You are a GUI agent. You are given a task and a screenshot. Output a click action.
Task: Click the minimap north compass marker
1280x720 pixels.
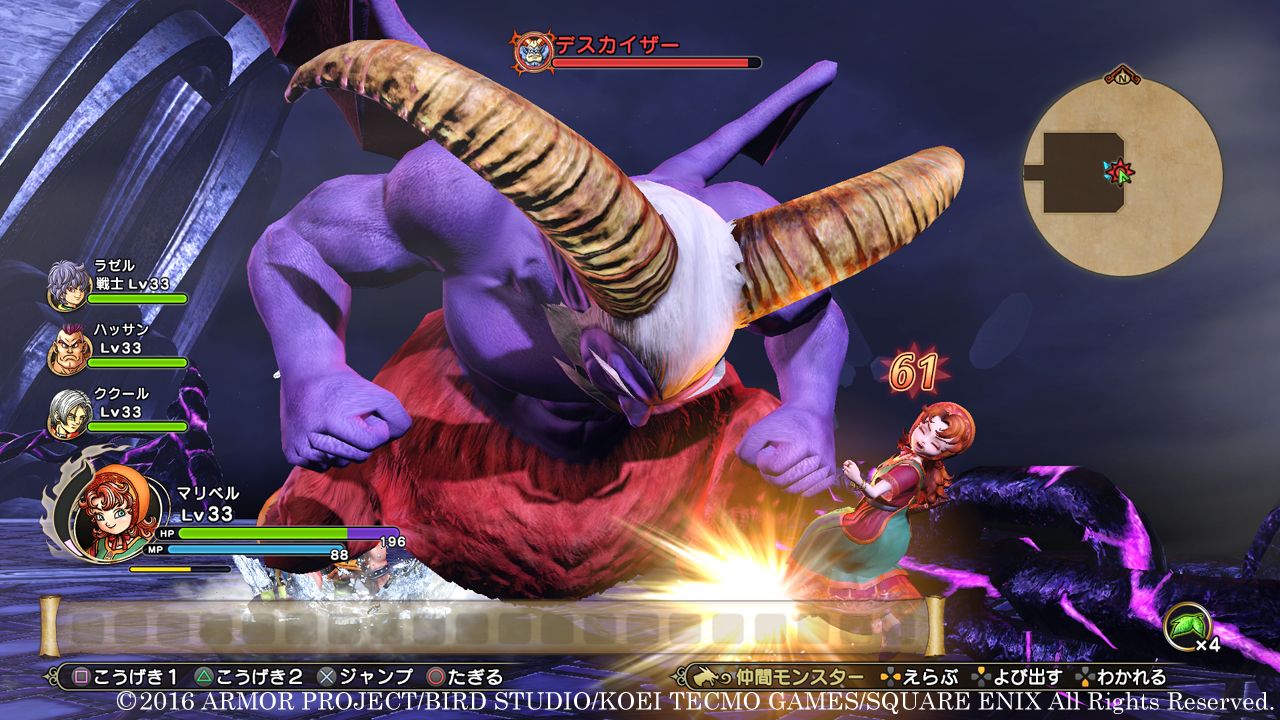point(1123,76)
